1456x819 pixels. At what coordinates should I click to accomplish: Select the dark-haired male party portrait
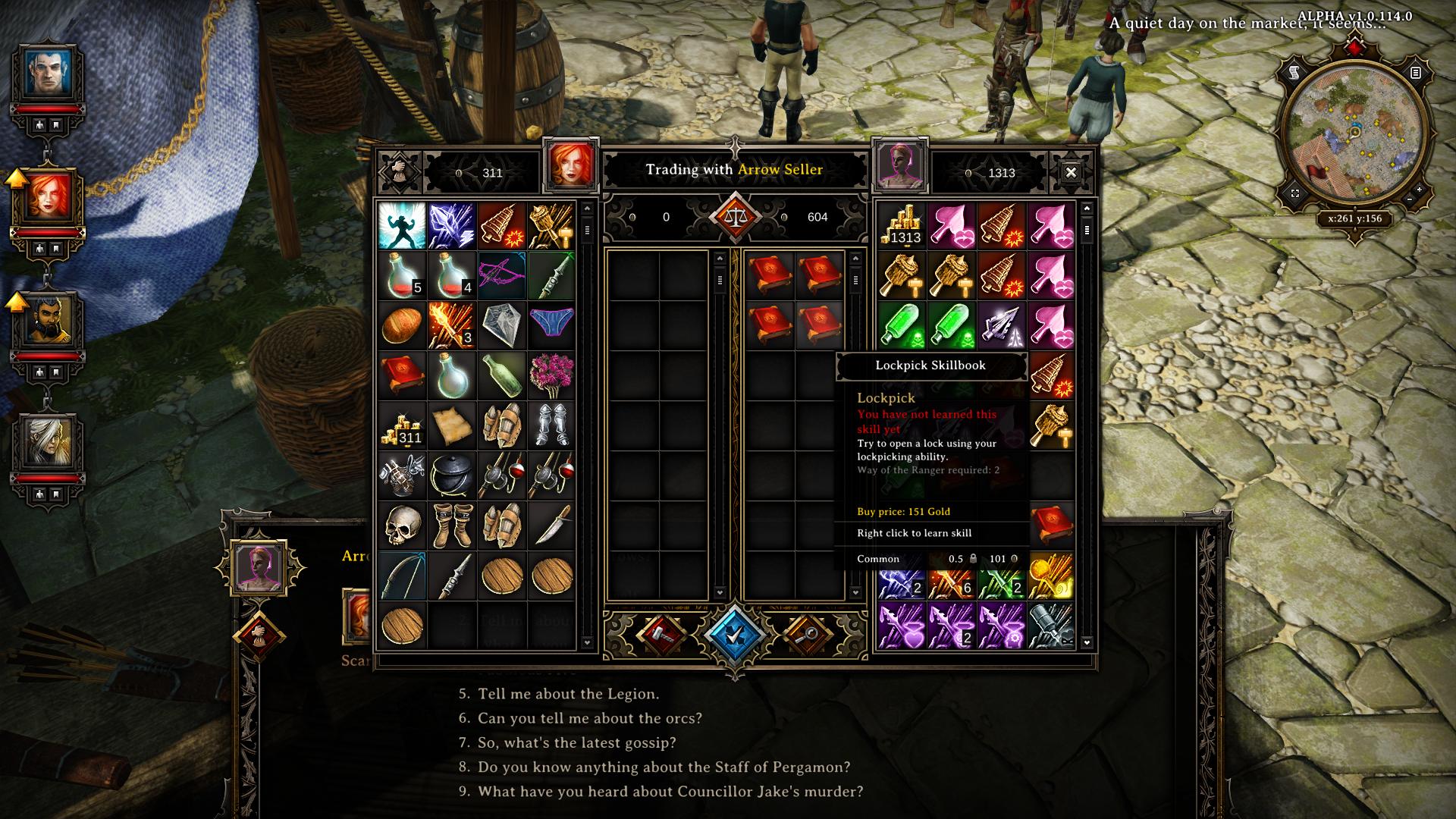[x=48, y=73]
